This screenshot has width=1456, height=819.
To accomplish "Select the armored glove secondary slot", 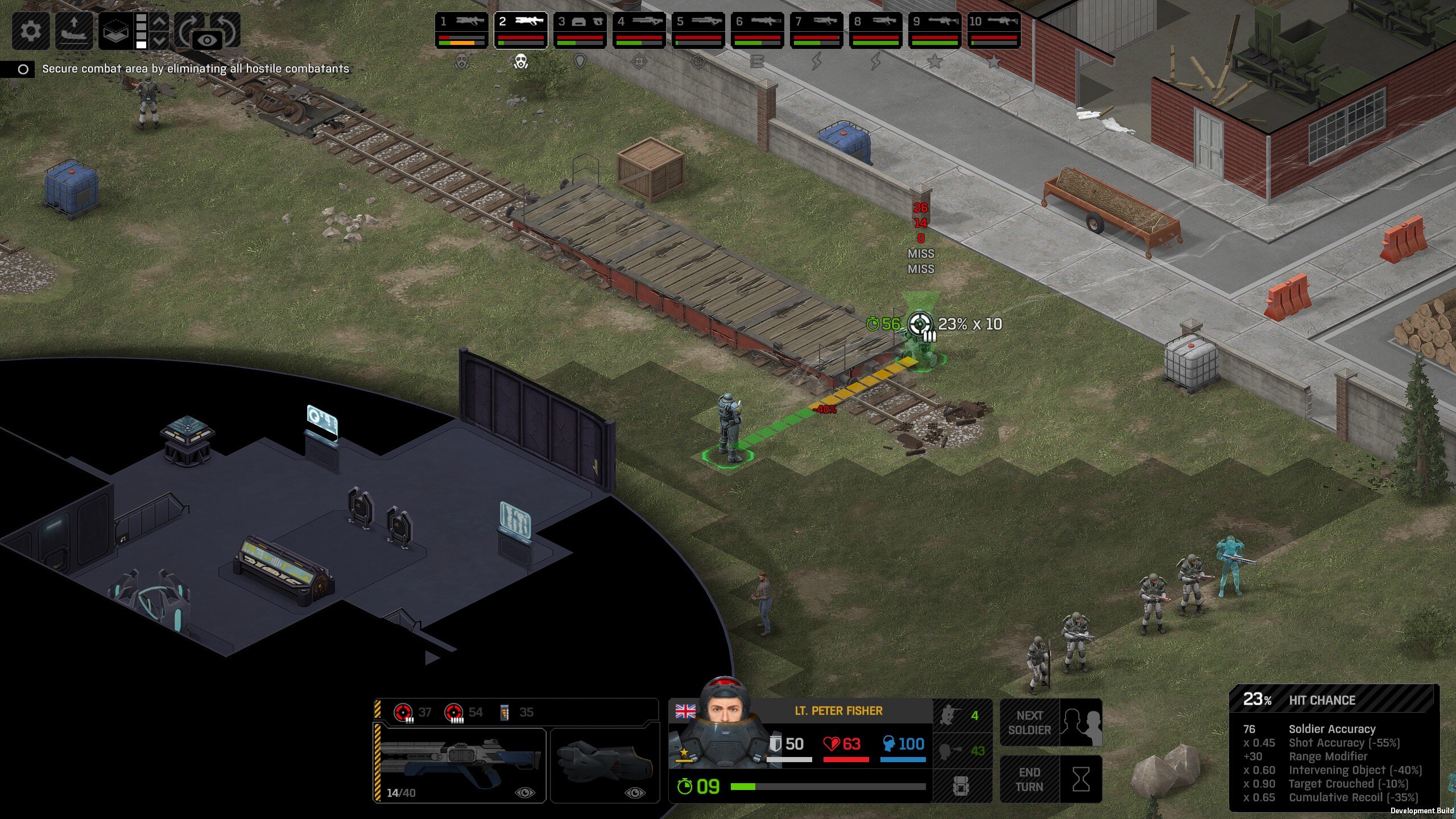I will (605, 765).
